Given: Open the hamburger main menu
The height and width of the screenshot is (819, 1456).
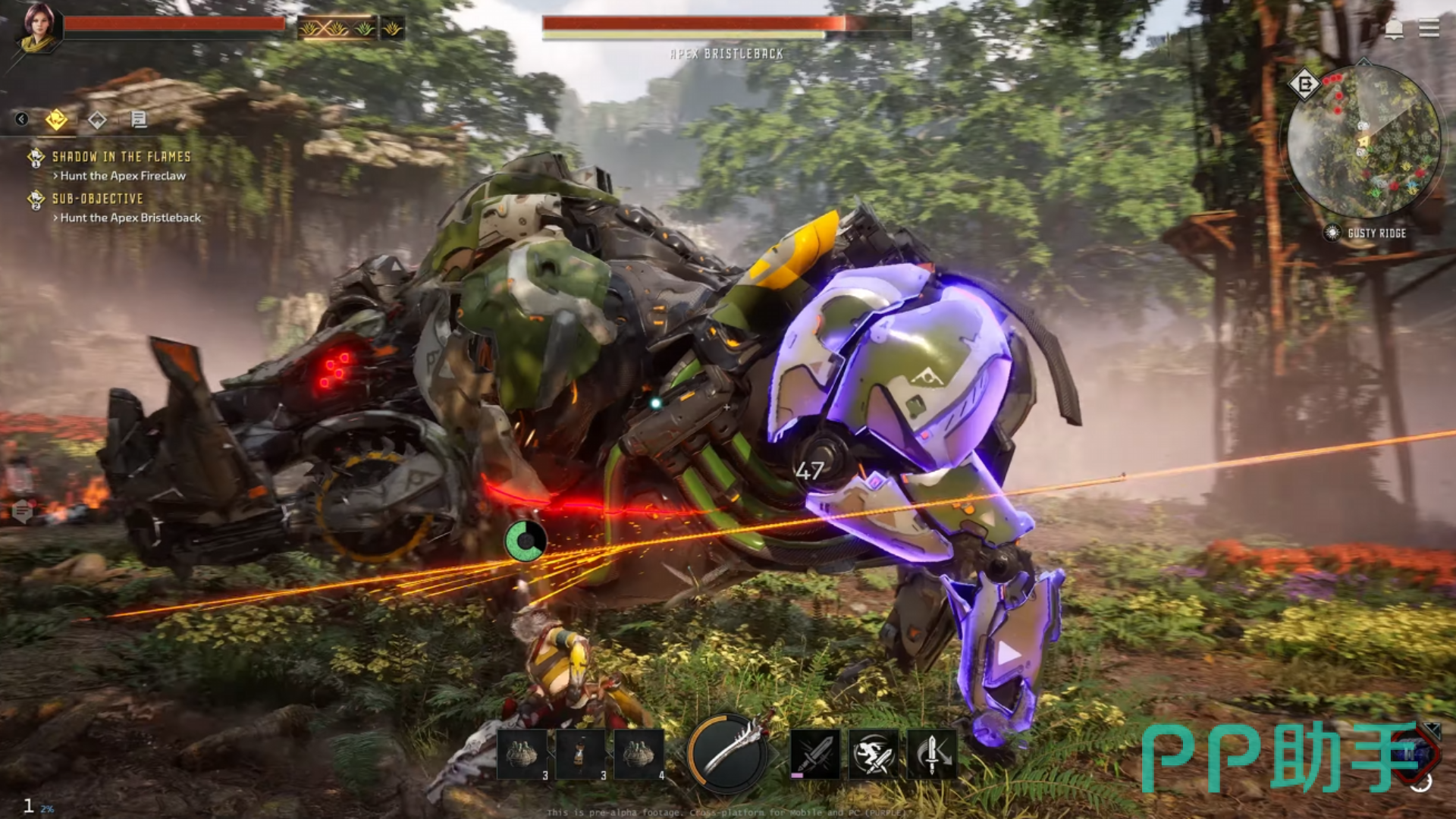Looking at the screenshot, I should (x=1429, y=29).
